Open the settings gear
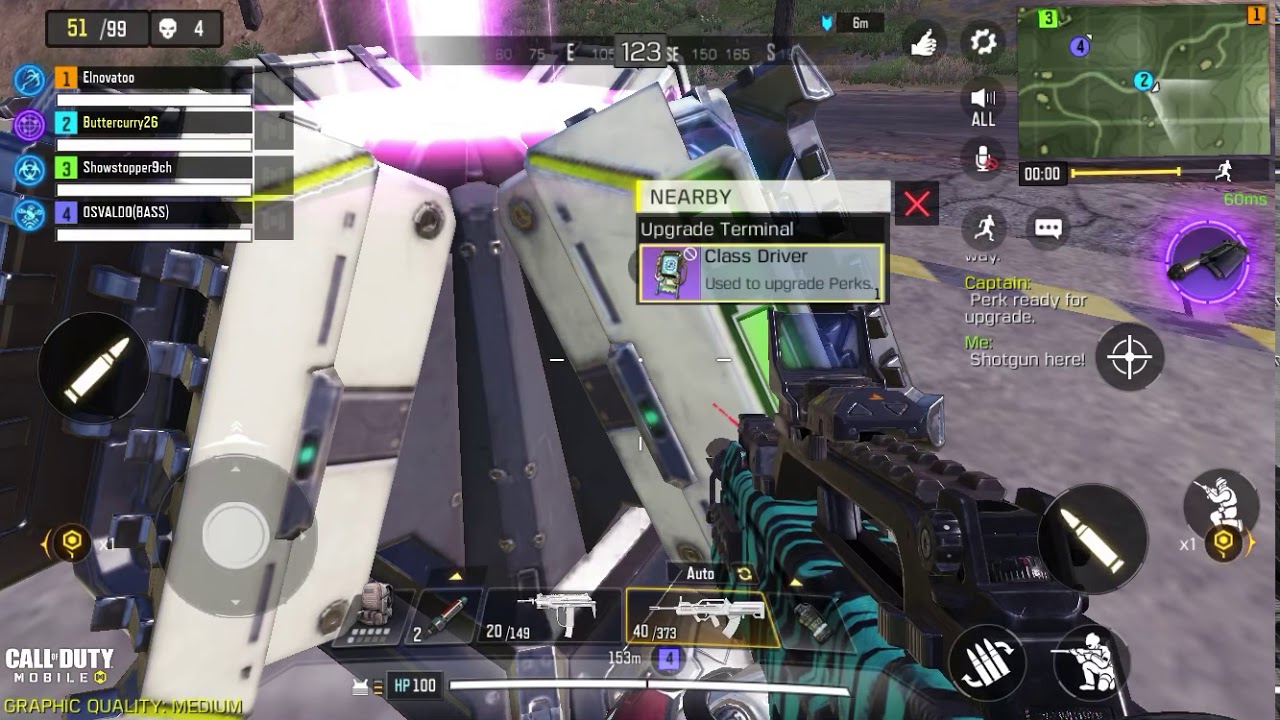Viewport: 1280px width, 720px height. (984, 42)
